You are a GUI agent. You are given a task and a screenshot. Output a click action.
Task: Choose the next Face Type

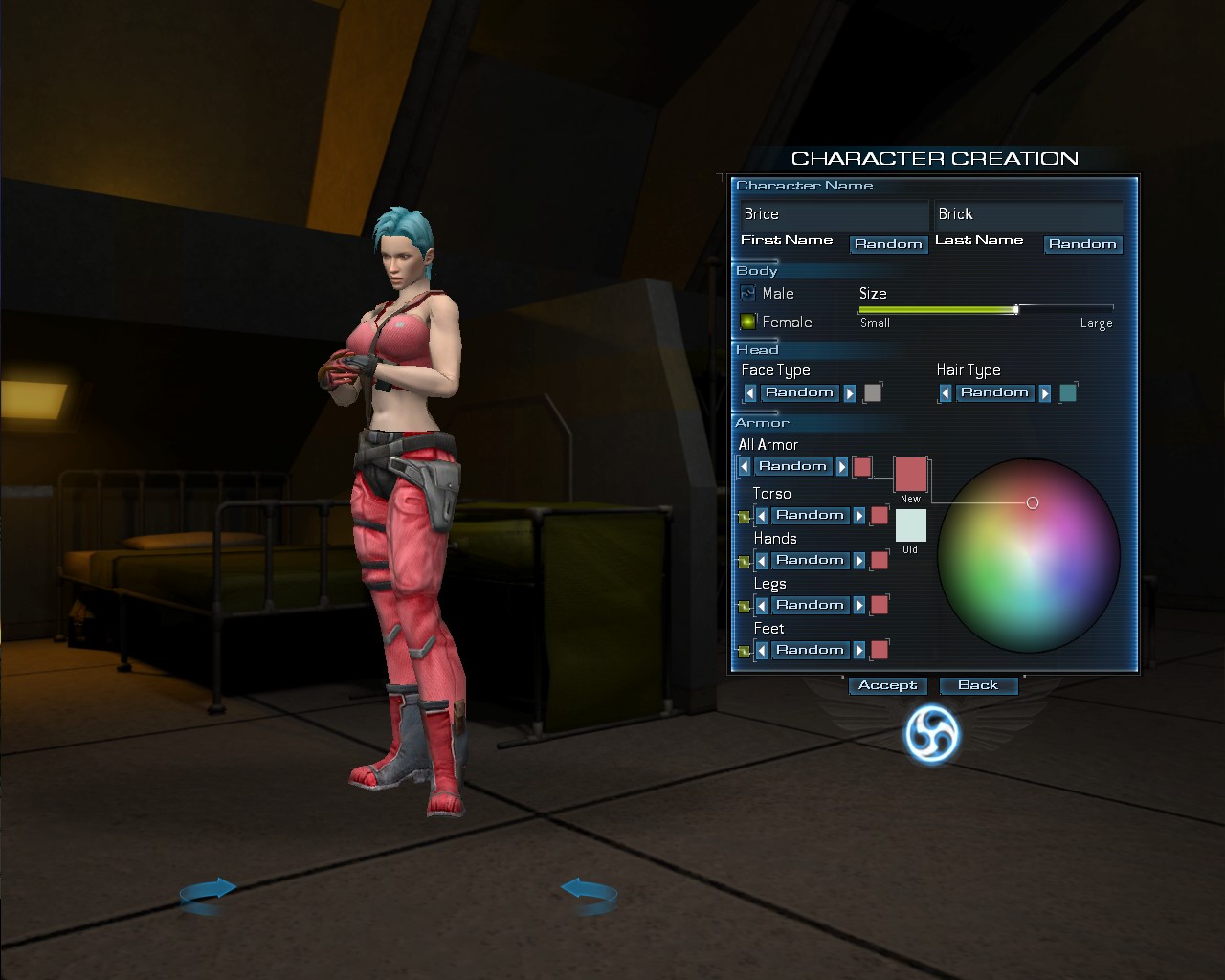point(850,393)
